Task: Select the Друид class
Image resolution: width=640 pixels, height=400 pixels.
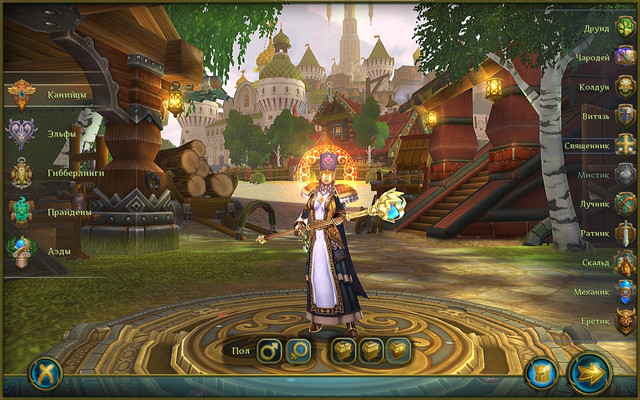Action: coord(625,27)
